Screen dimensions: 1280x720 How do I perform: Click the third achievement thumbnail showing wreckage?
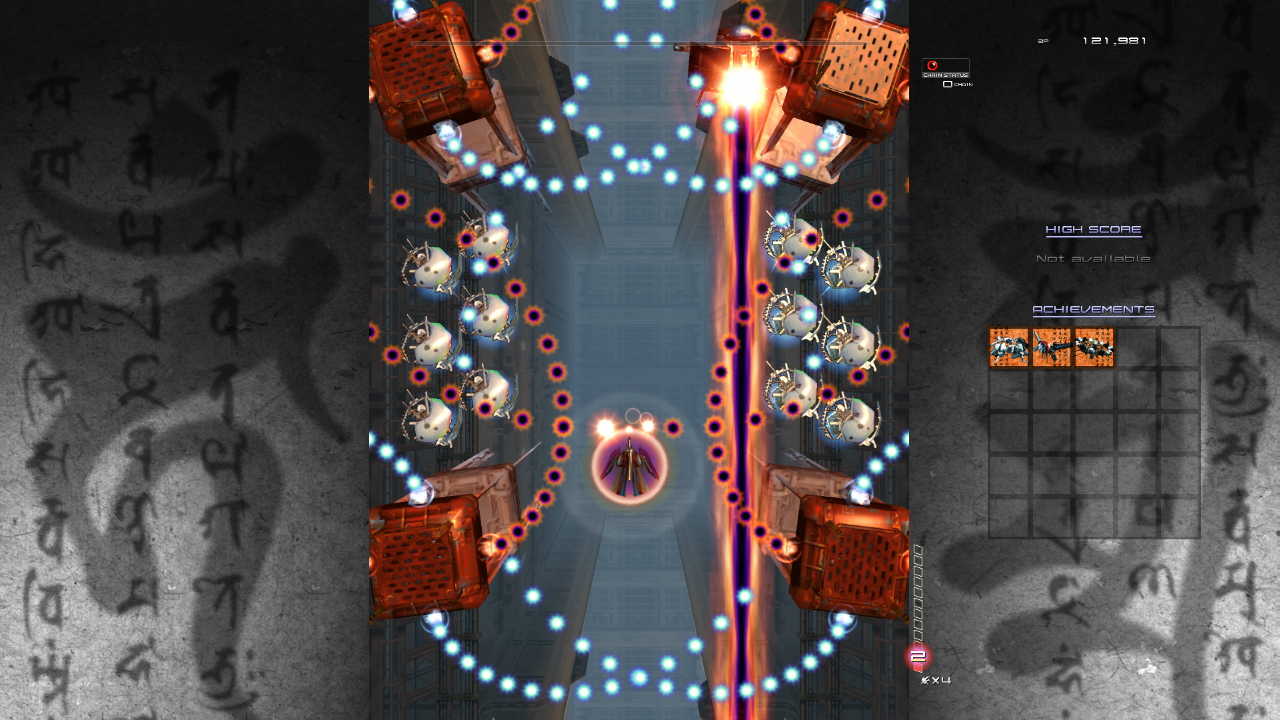(x=1092, y=348)
